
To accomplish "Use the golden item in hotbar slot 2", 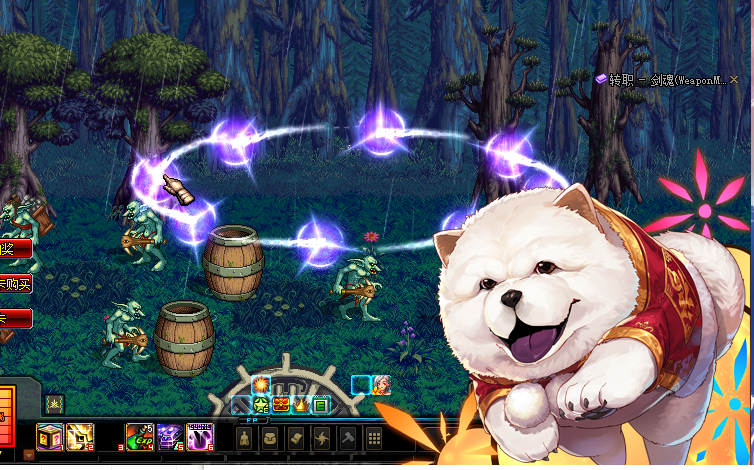I will [80, 435].
